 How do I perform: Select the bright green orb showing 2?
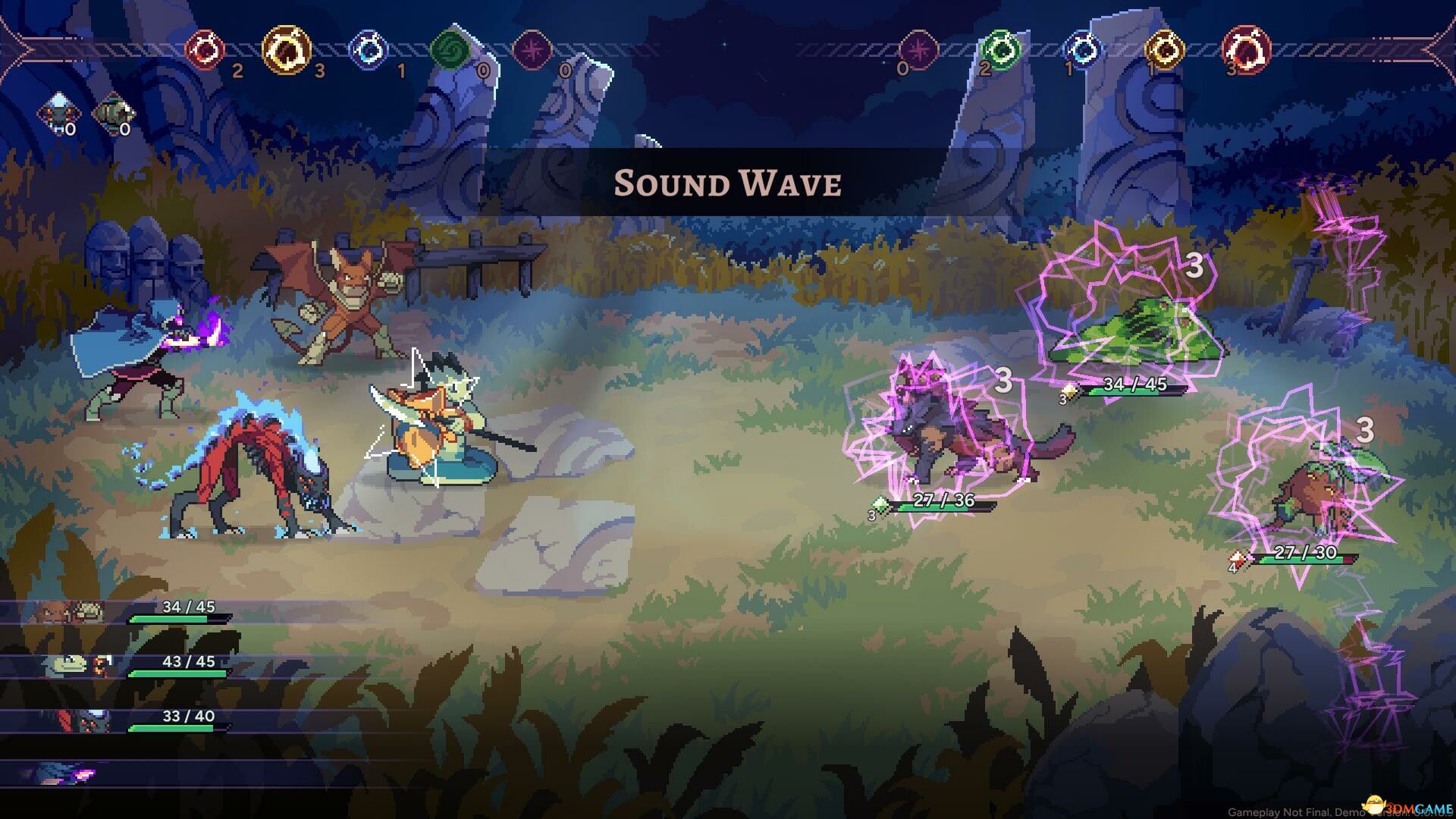1000,50
